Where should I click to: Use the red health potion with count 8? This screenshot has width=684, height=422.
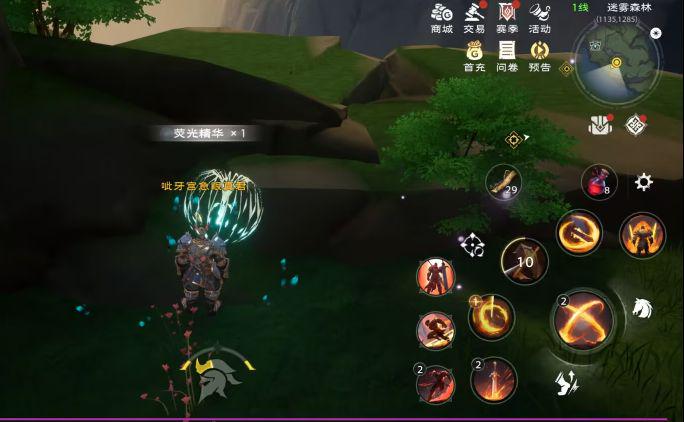599,182
